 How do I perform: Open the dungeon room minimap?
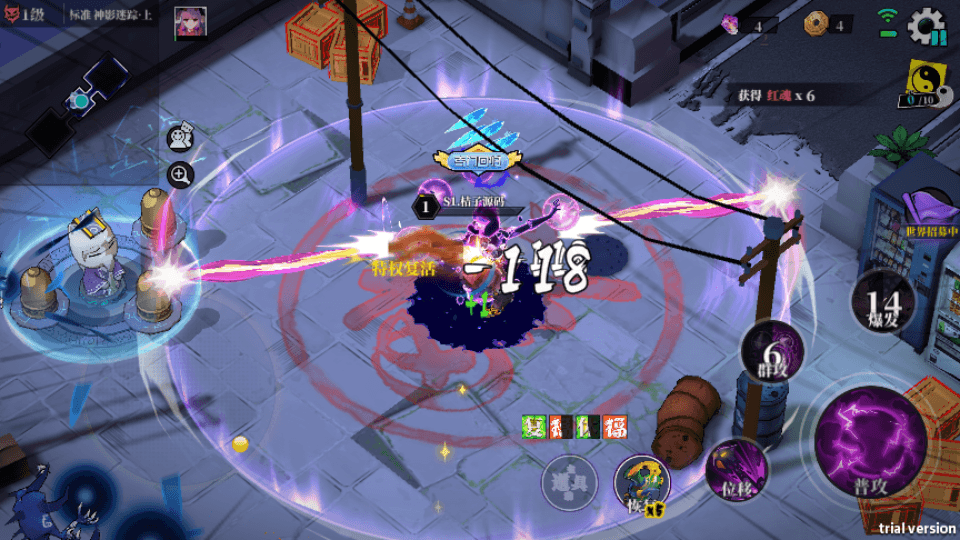75,100
